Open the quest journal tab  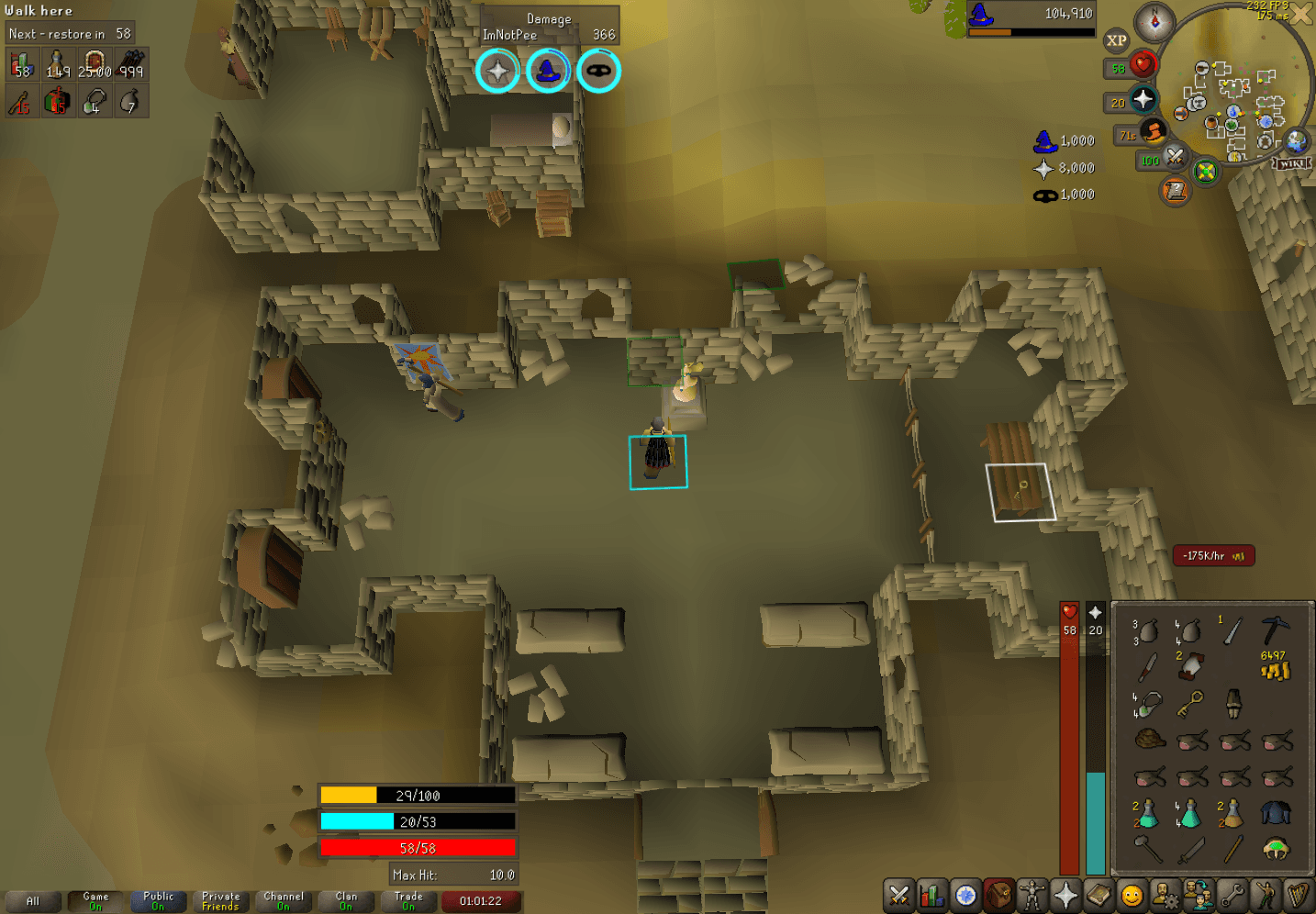pos(965,895)
